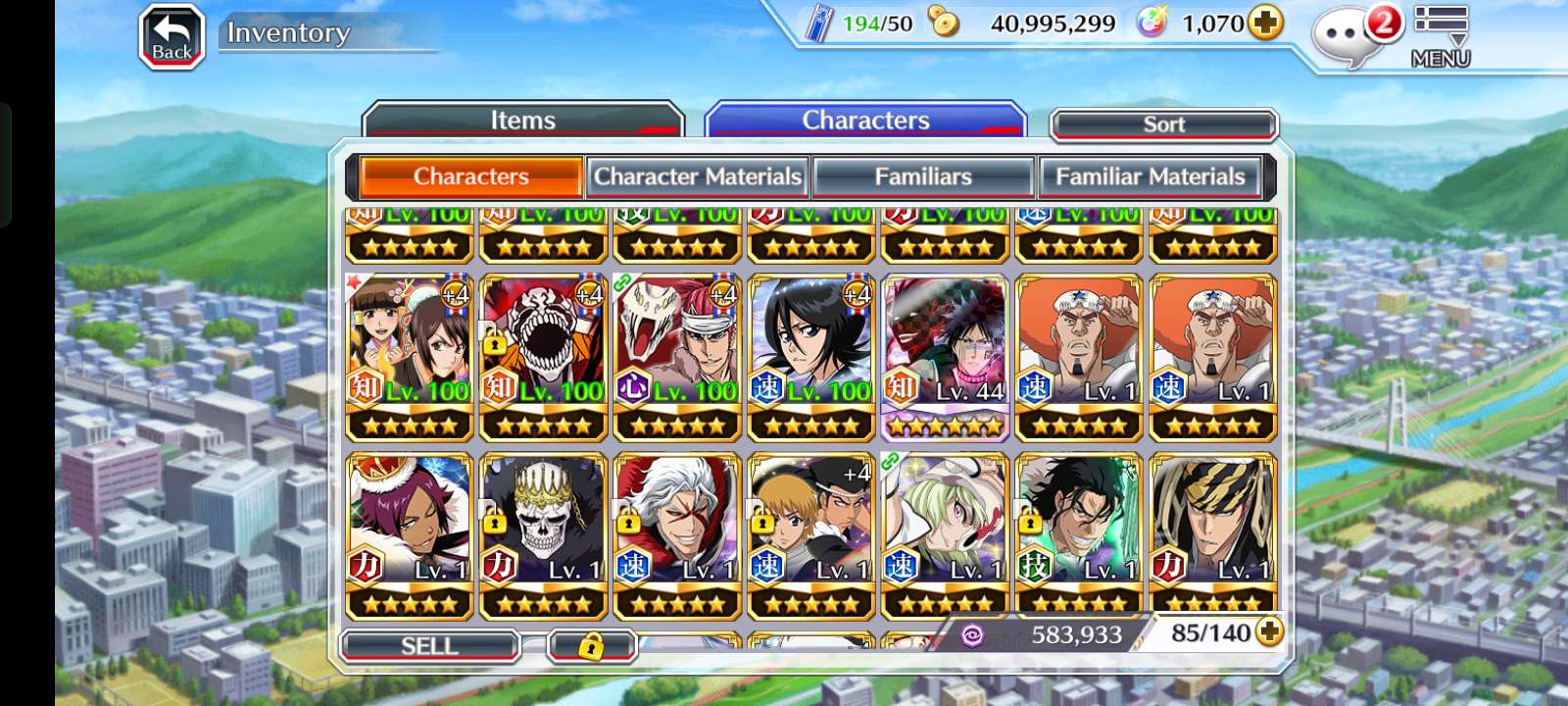Choose the Lv. 44 six-star character card

945,358
